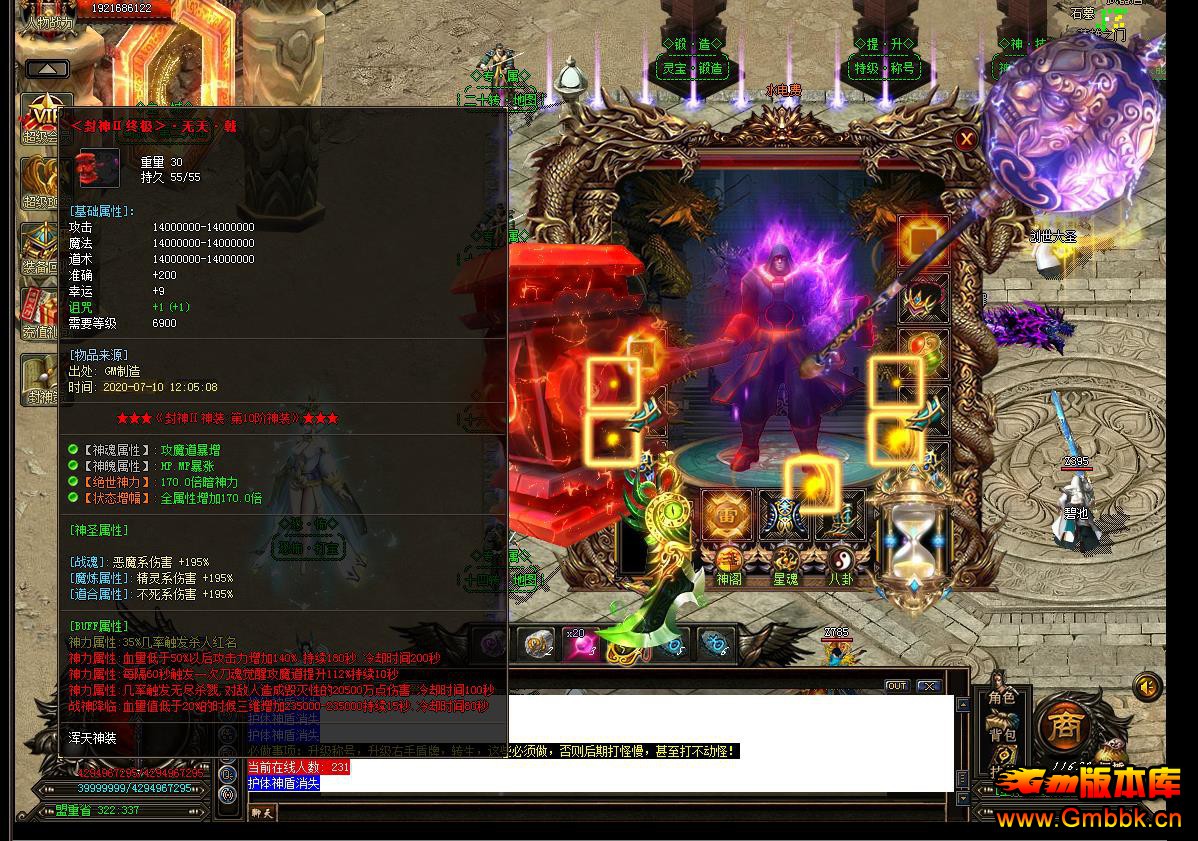Click the glowing orange gem equipment slot
This screenshot has width=1198, height=841.
(923, 241)
